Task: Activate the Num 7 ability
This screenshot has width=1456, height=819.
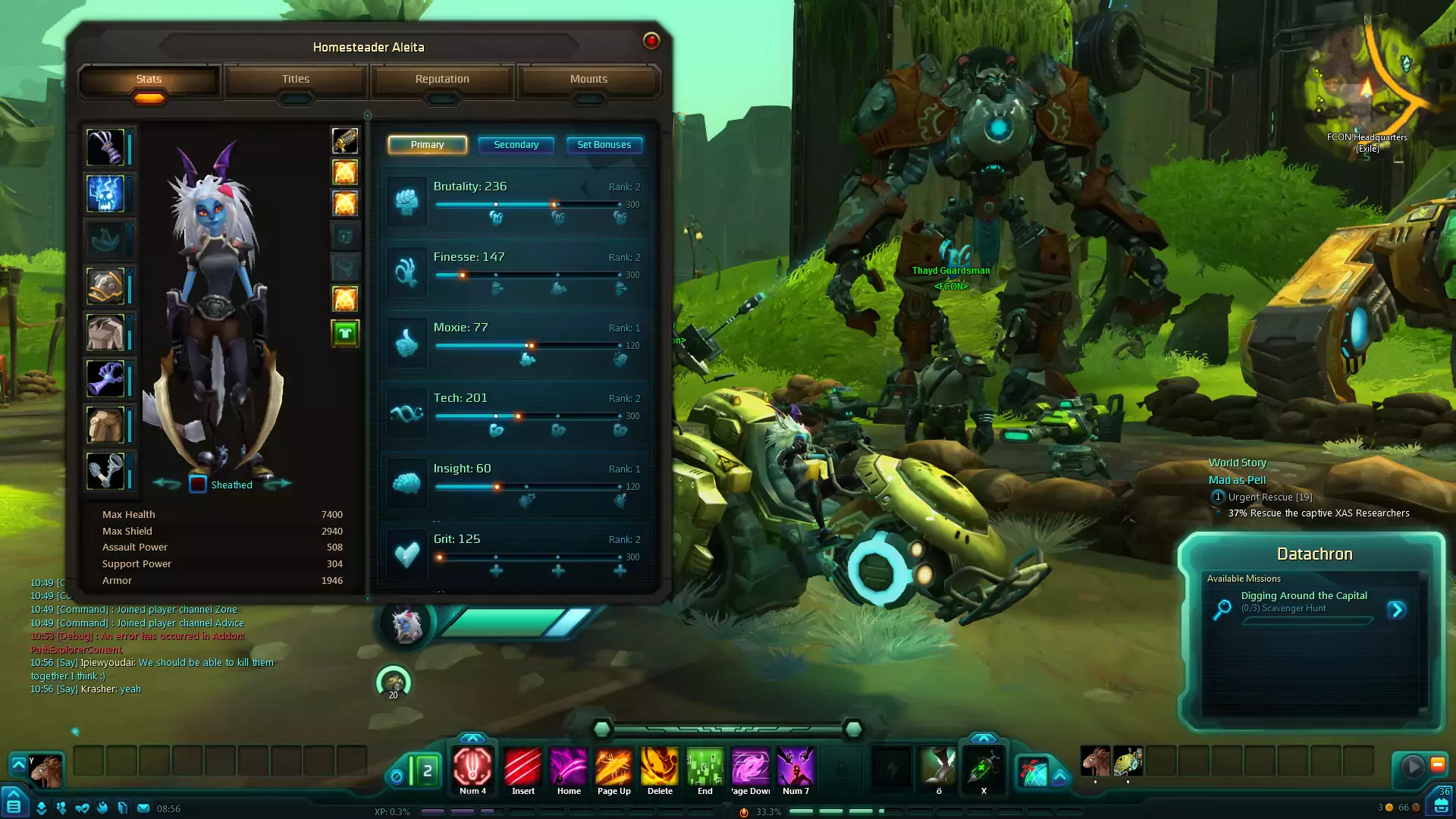Action: 795,767
